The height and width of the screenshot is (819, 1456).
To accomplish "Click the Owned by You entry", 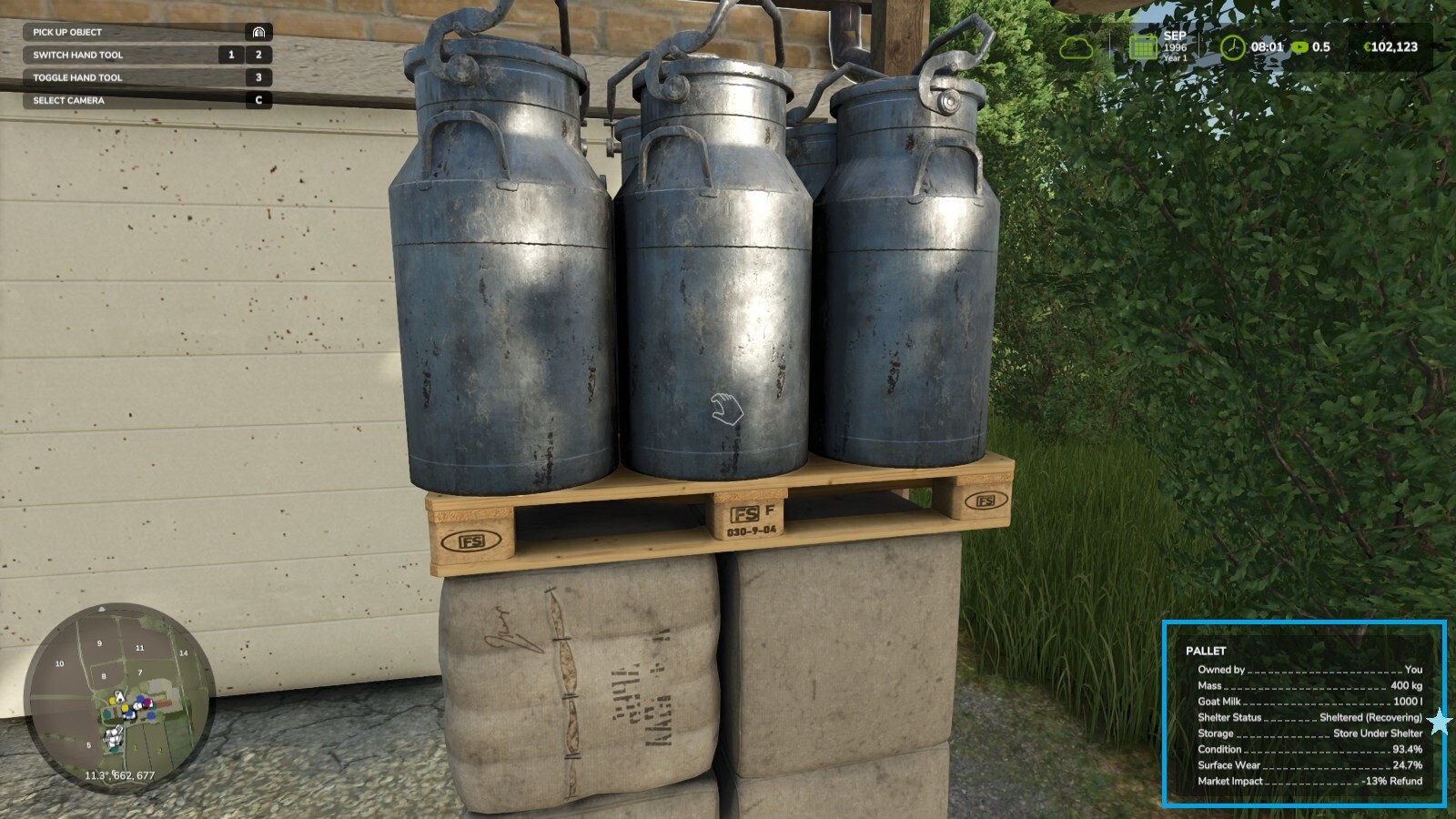I will click(1310, 672).
